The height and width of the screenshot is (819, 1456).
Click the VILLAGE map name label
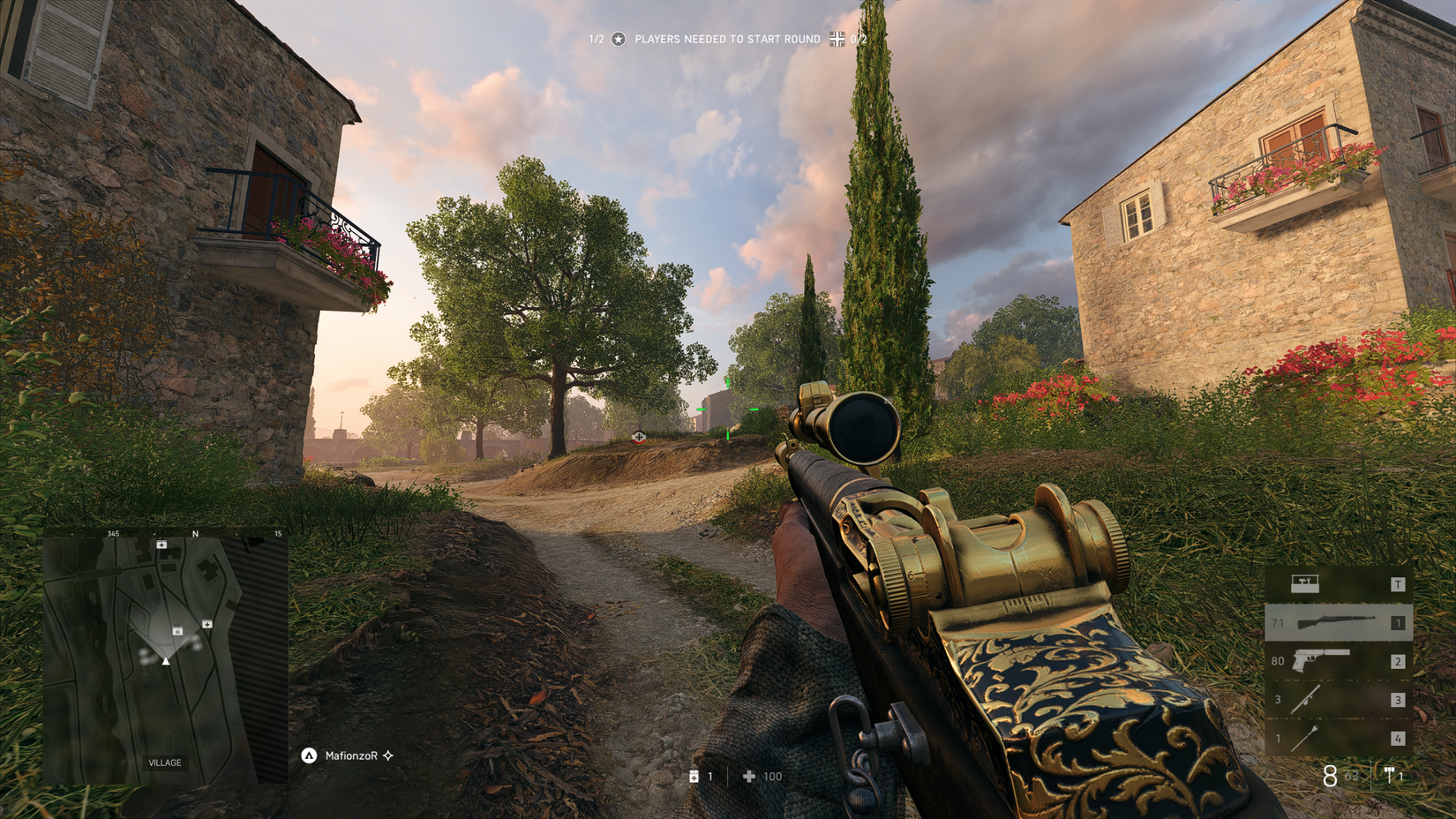tap(164, 762)
